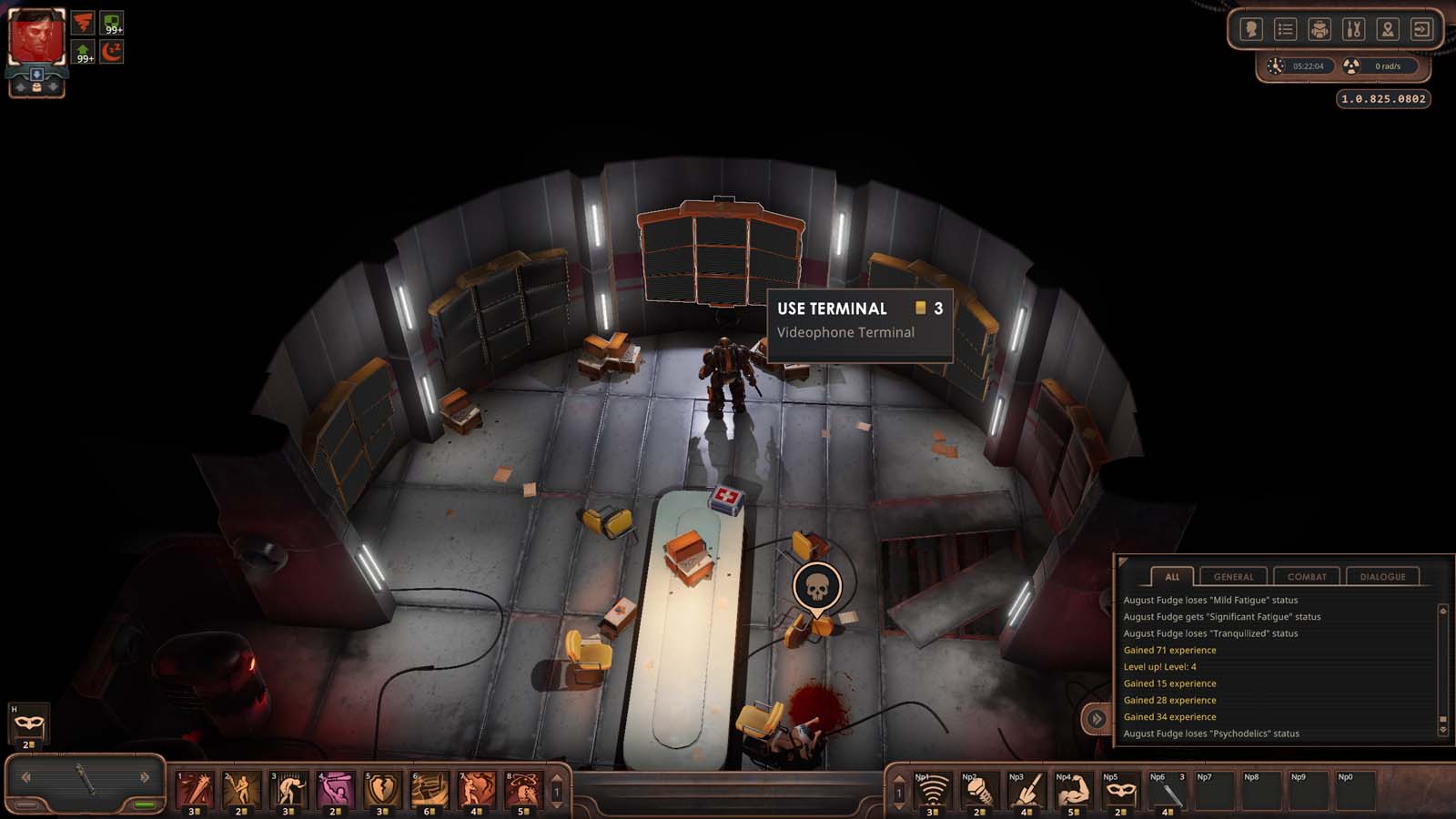Select the mask ability in slot Np5
The image size is (1456, 819).
pos(1119,792)
